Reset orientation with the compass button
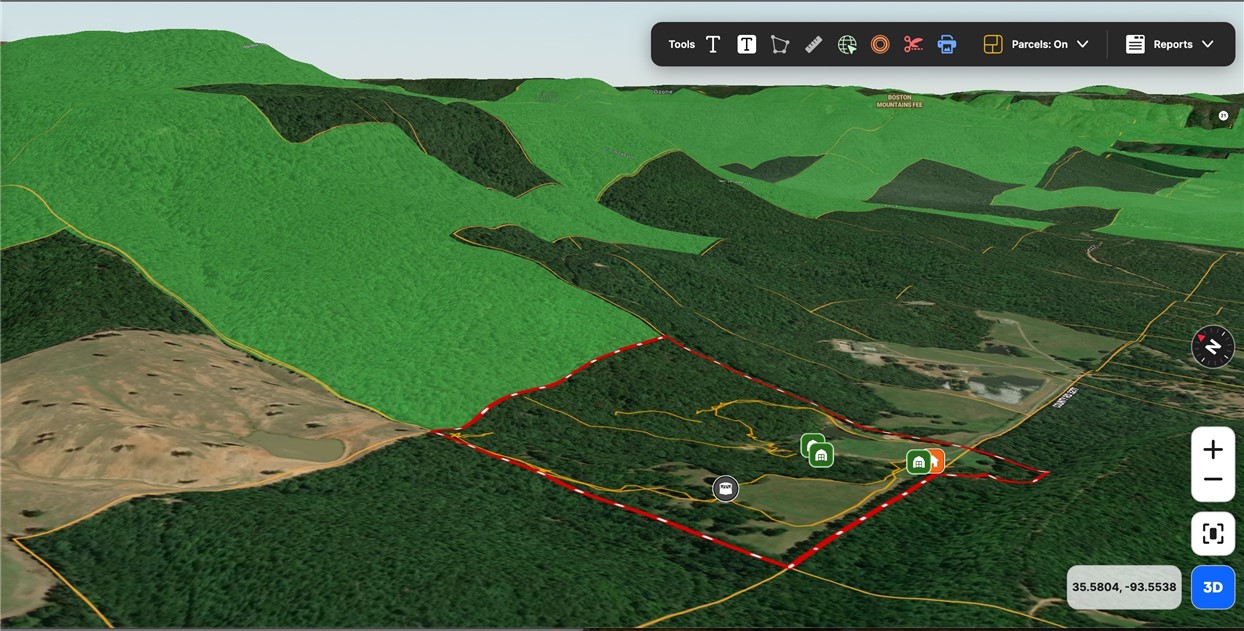1244x631 pixels. click(1213, 347)
